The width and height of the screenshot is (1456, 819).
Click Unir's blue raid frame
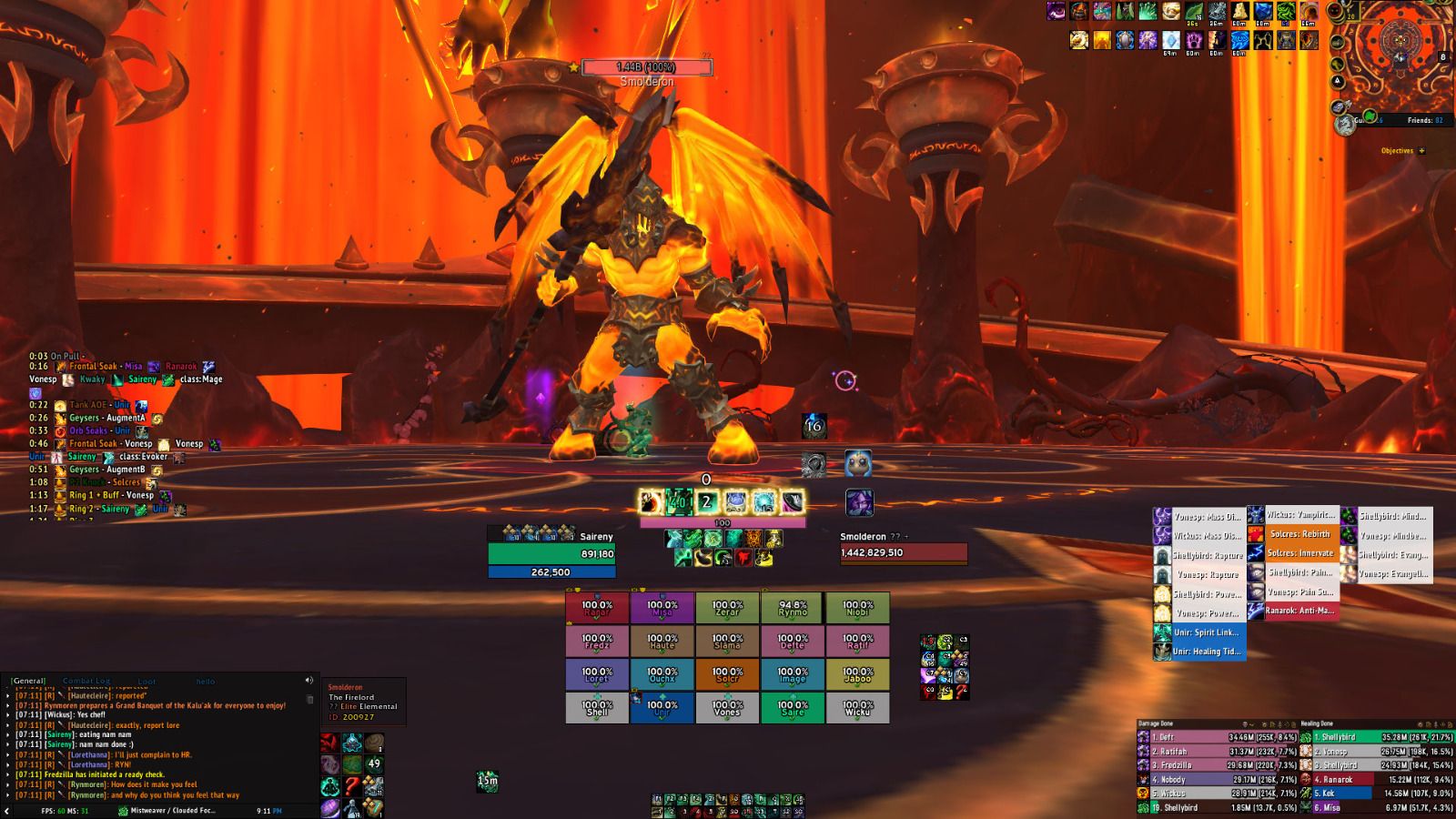point(662,708)
